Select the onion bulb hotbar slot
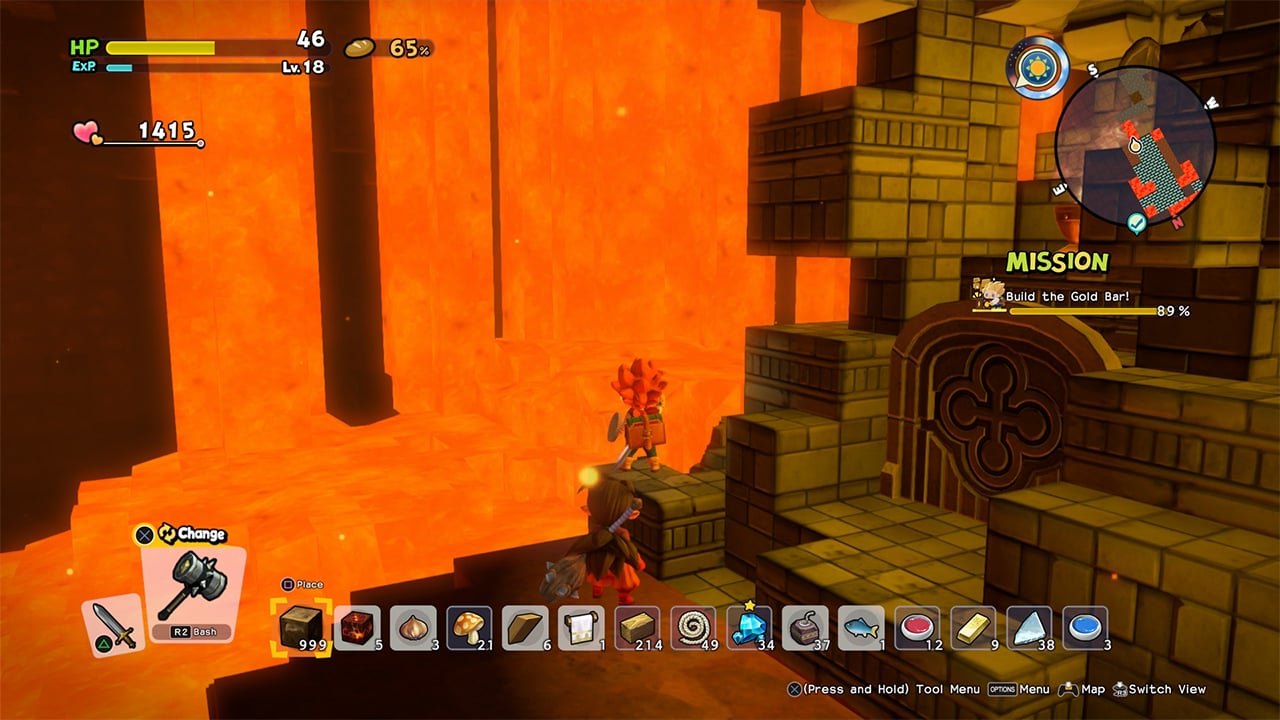 click(413, 627)
